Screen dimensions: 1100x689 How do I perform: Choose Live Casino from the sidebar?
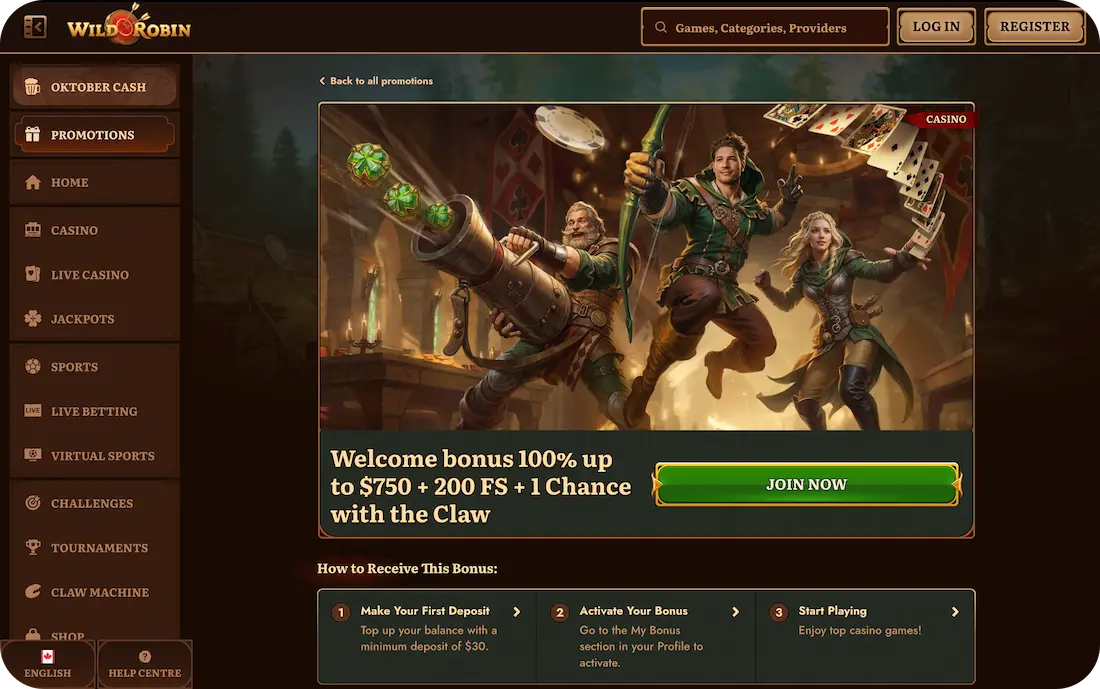coord(94,275)
